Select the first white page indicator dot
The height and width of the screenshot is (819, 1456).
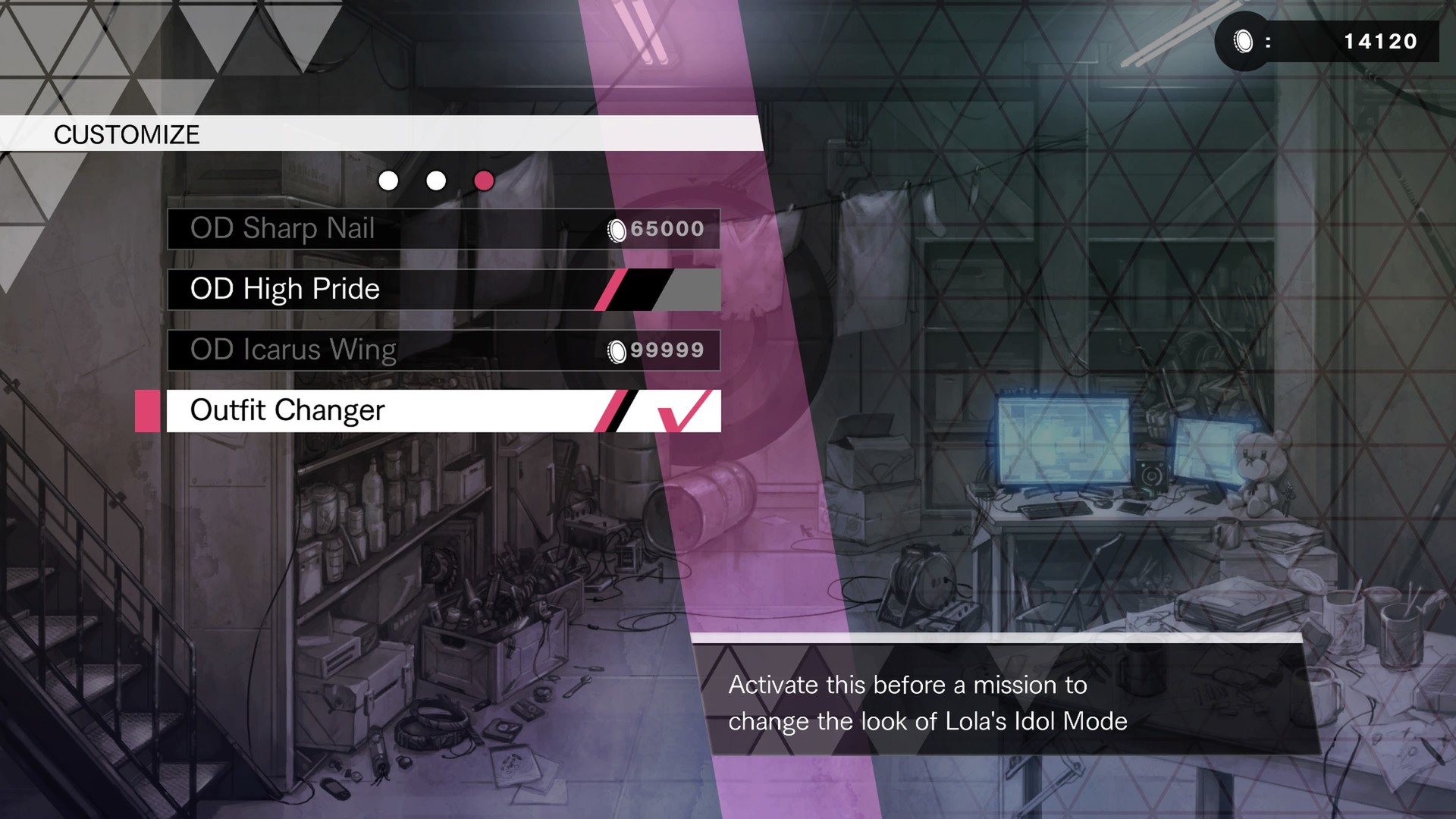(389, 181)
